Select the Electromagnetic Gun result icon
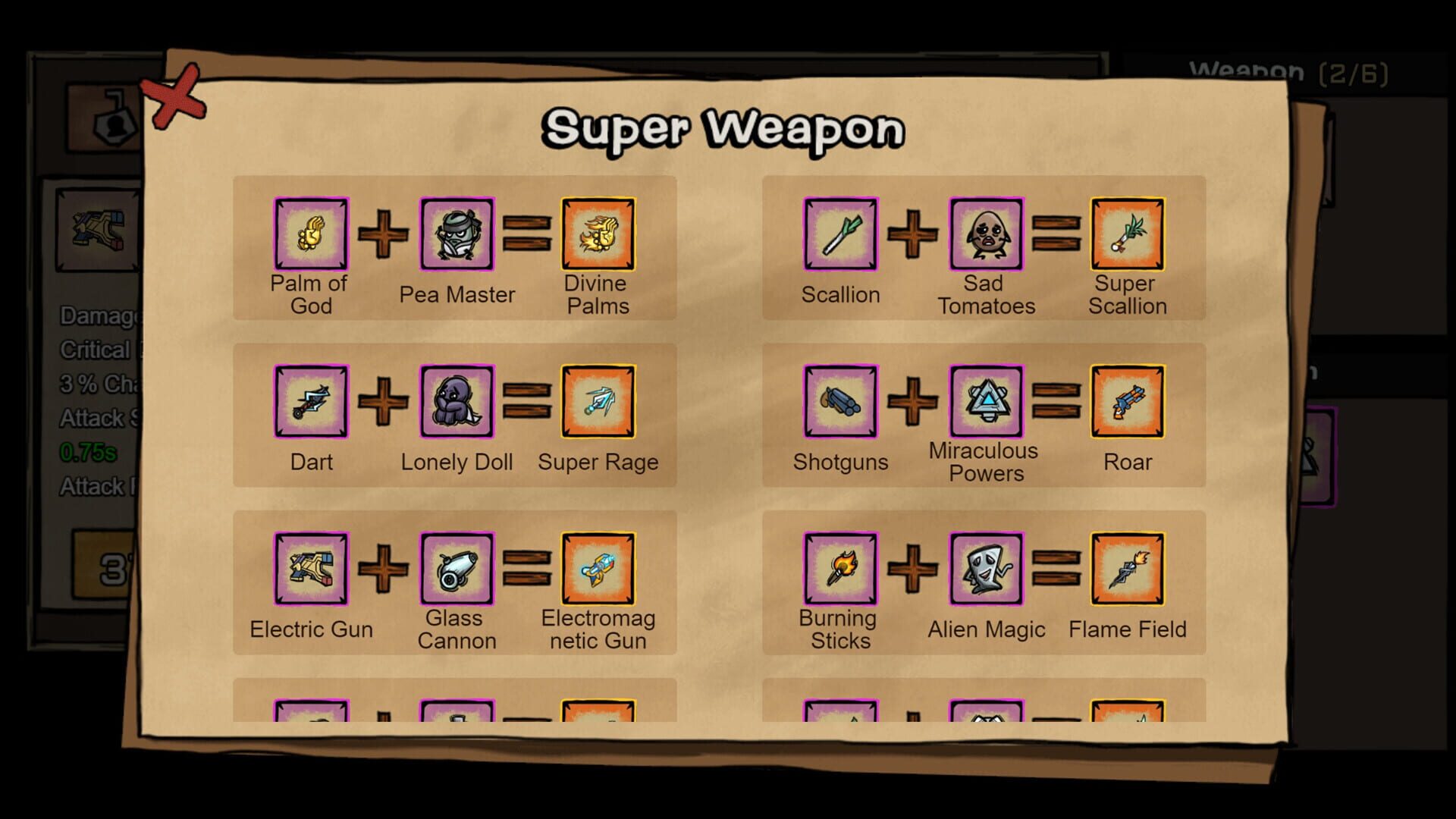Image resolution: width=1456 pixels, height=819 pixels. pos(598,570)
